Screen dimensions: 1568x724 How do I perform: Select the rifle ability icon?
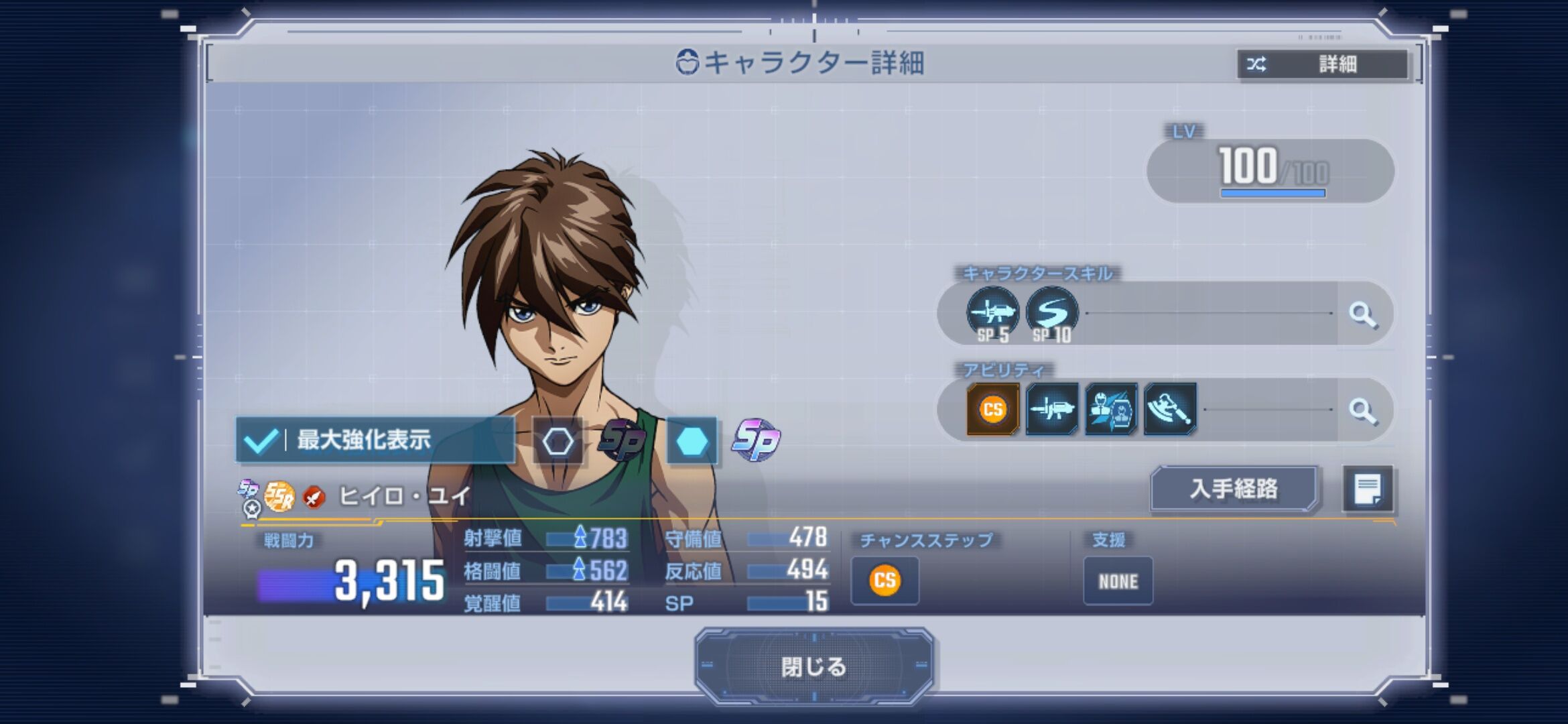1051,409
